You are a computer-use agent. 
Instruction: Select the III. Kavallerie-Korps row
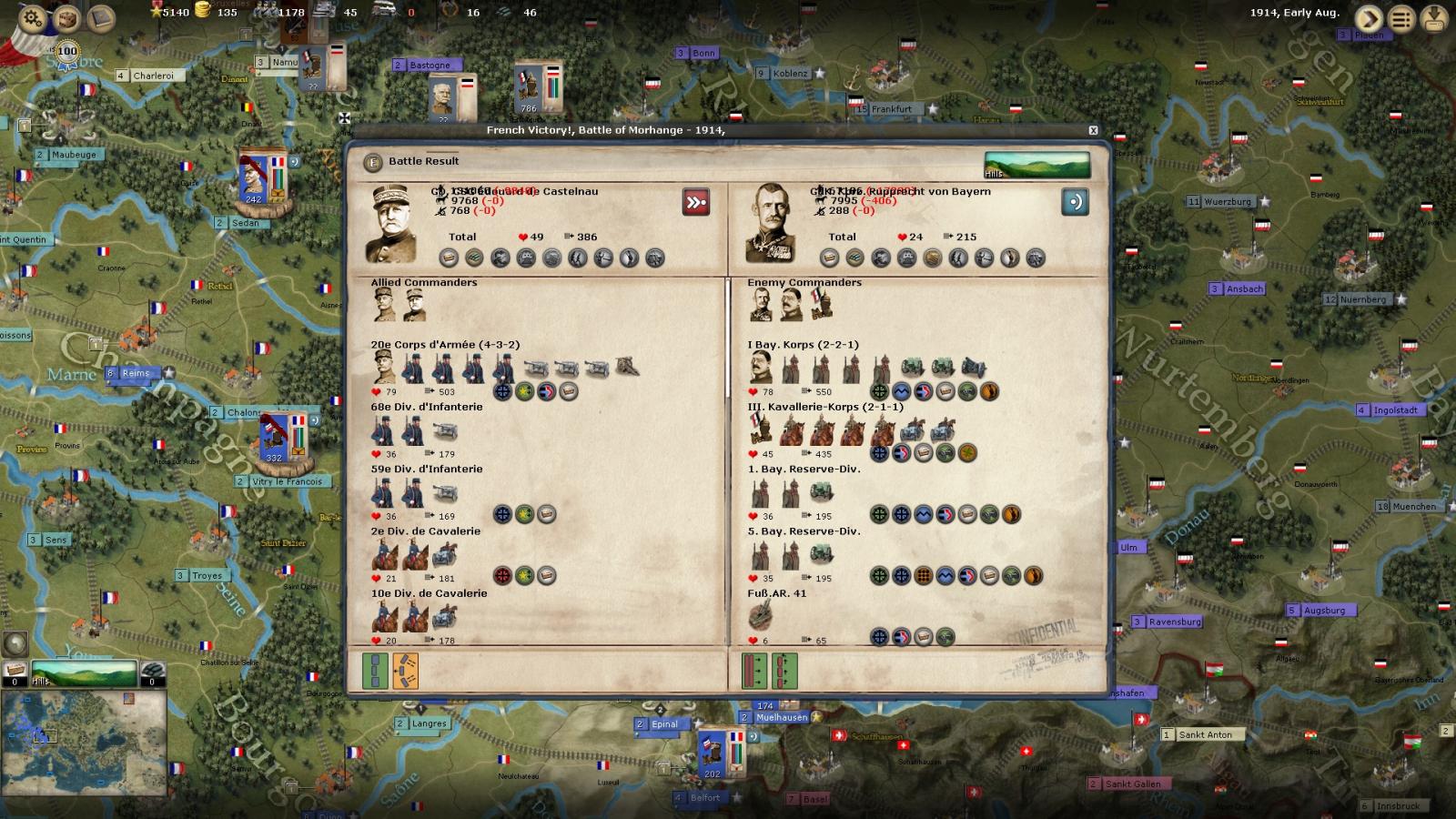pyautogui.click(x=824, y=407)
